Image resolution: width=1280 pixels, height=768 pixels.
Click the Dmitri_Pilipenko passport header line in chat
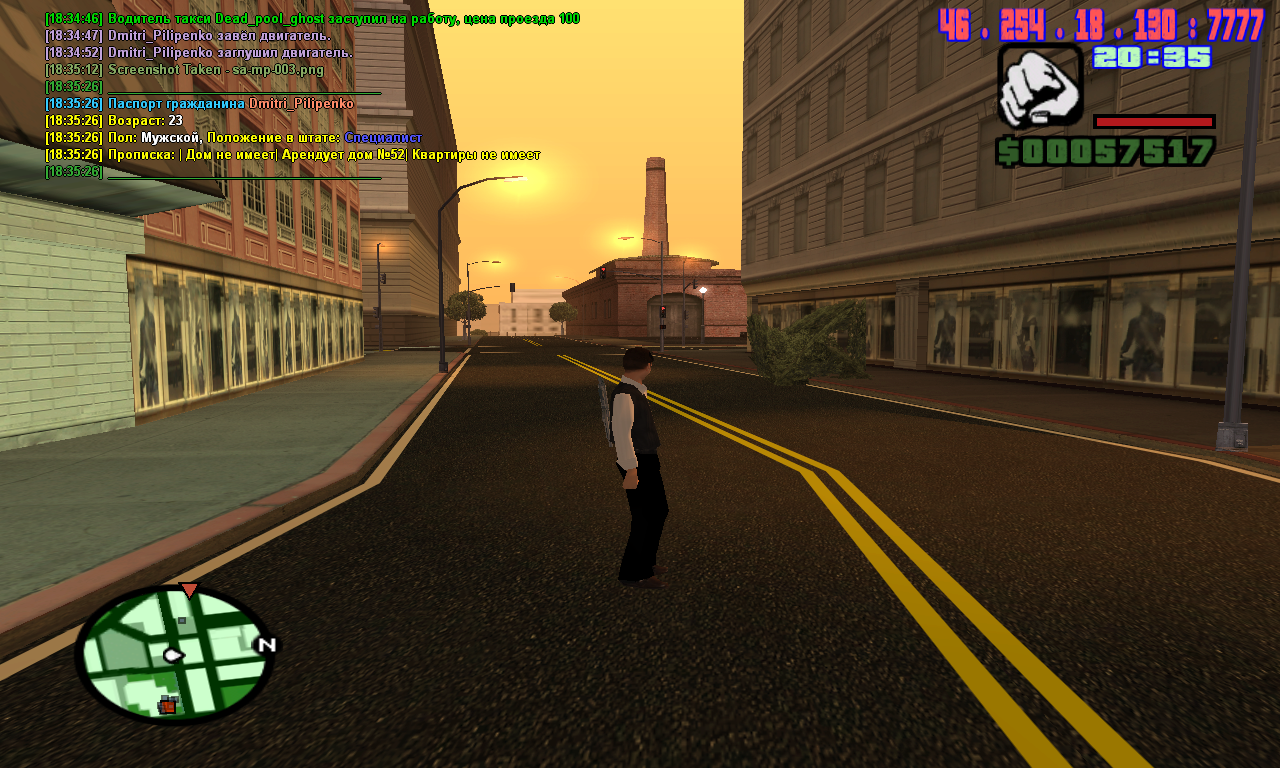(200, 104)
